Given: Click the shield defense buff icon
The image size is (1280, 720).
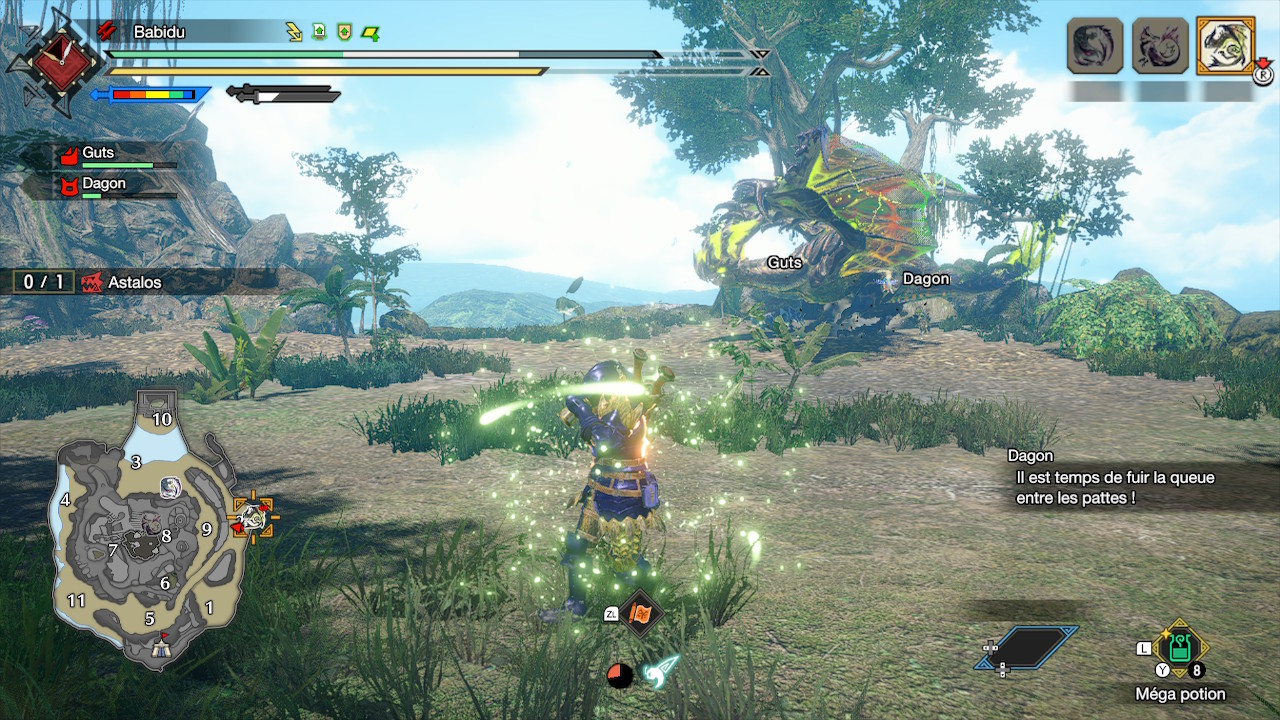Looking at the screenshot, I should point(344,32).
